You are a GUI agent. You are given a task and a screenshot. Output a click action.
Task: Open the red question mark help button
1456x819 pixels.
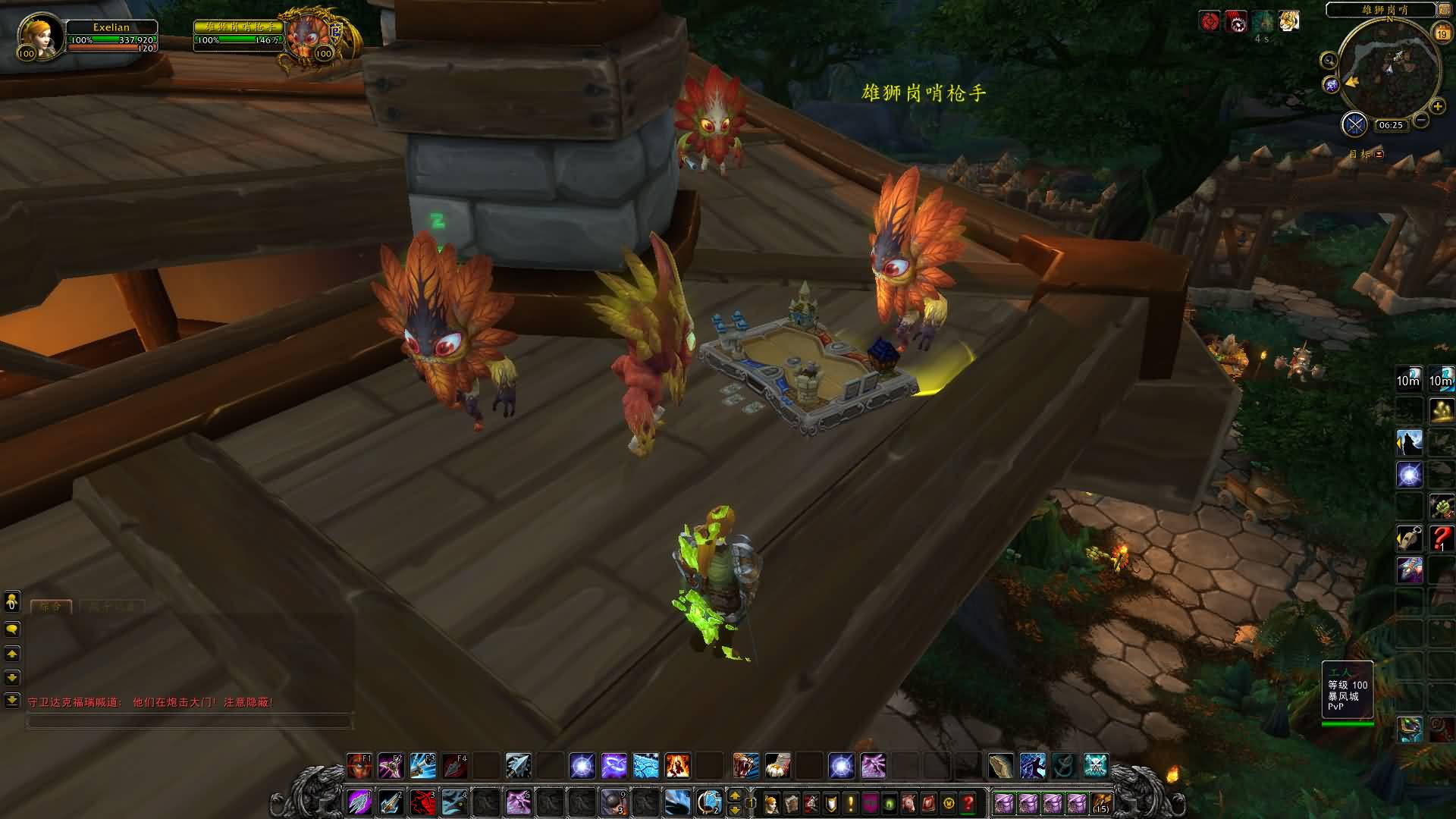968,802
